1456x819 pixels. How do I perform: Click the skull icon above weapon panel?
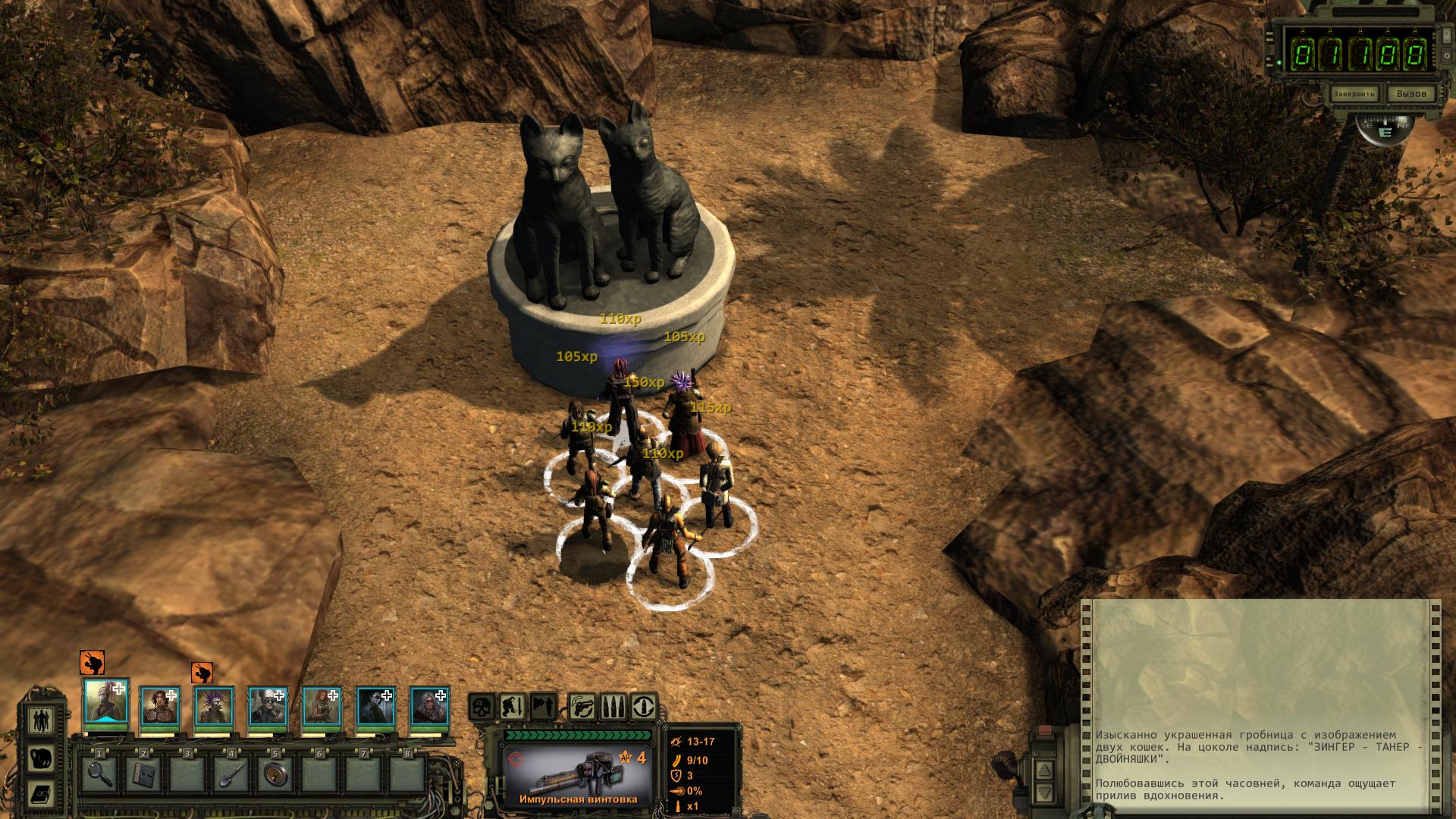pos(482,708)
